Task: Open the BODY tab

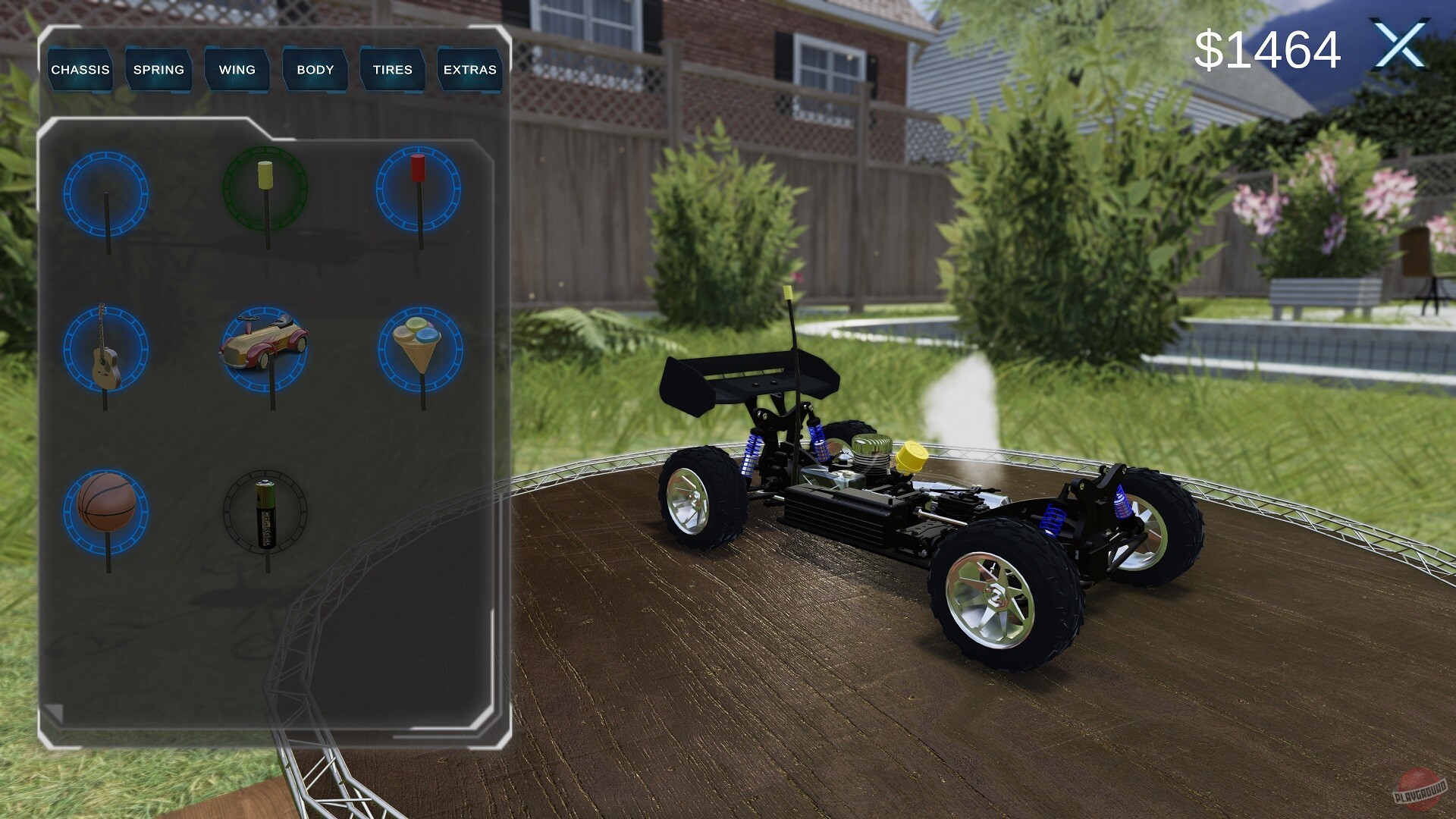Action: [314, 70]
